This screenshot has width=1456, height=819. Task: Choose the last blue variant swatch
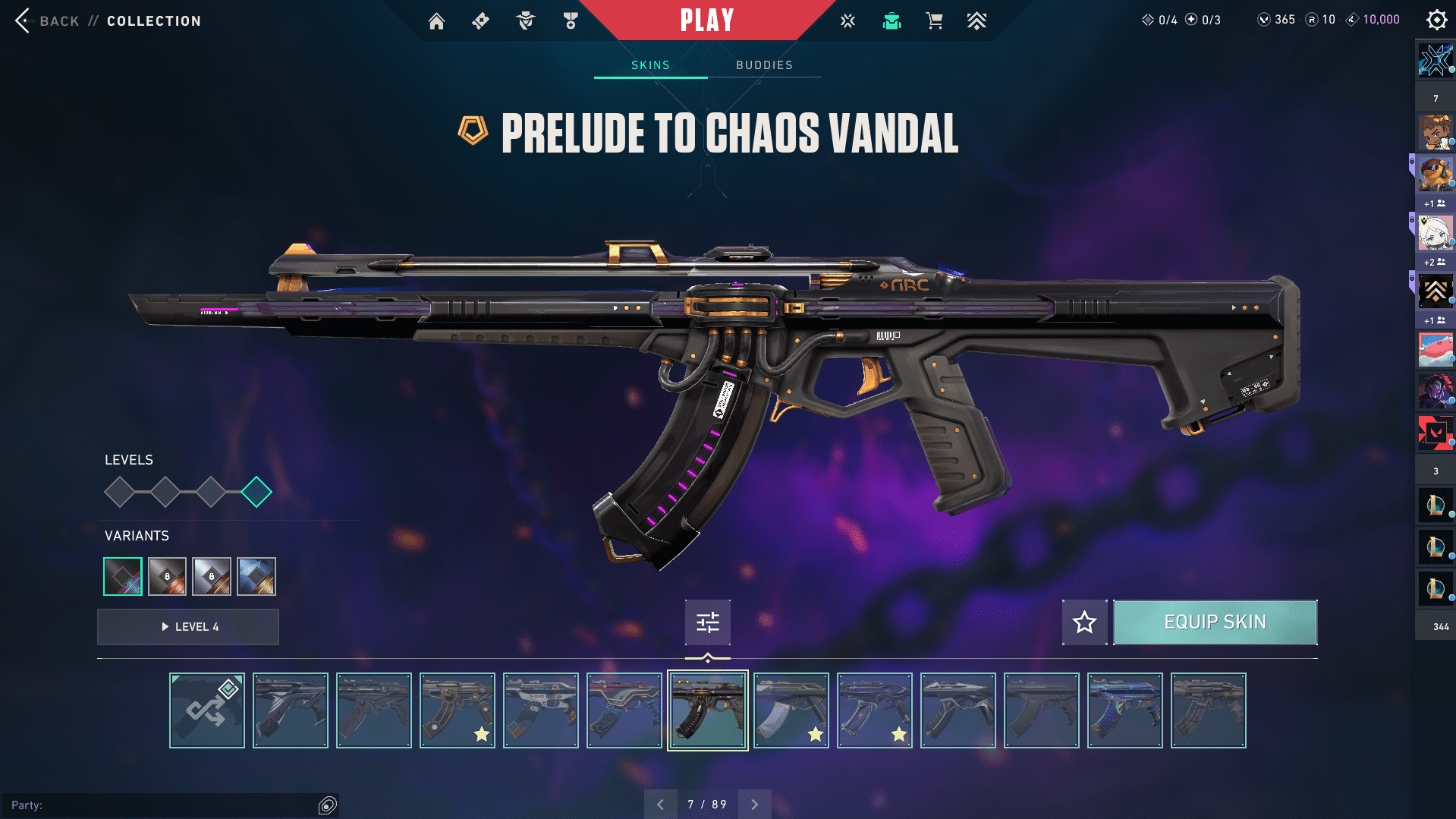(x=256, y=577)
